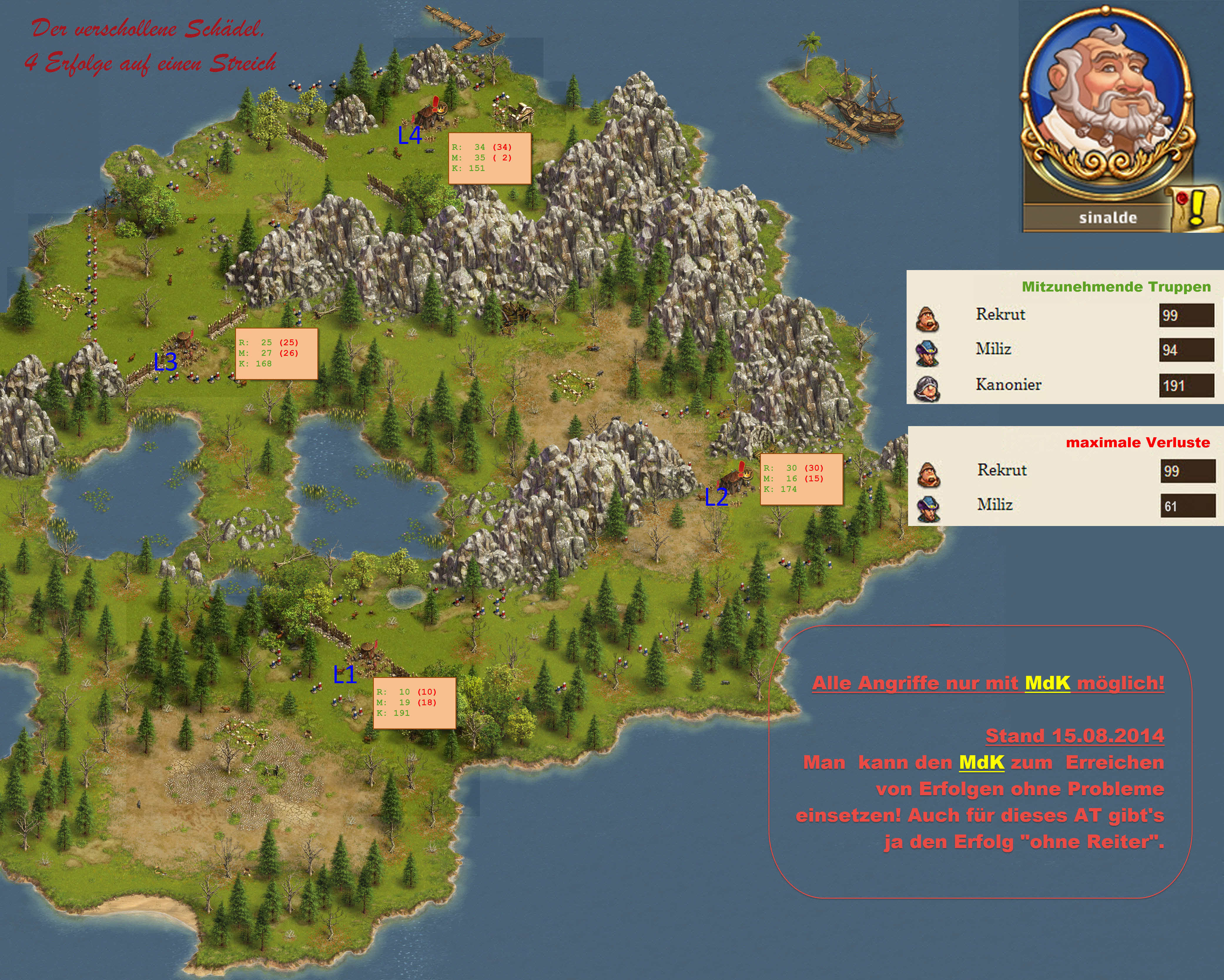Select the L1 camp marker
The width and height of the screenshot is (1224, 980).
[x=345, y=674]
